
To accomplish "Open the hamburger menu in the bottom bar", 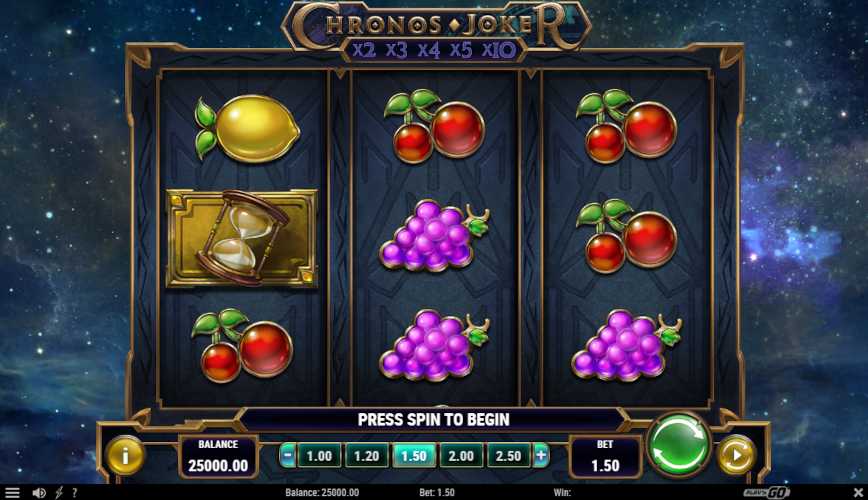I will click(x=12, y=493).
